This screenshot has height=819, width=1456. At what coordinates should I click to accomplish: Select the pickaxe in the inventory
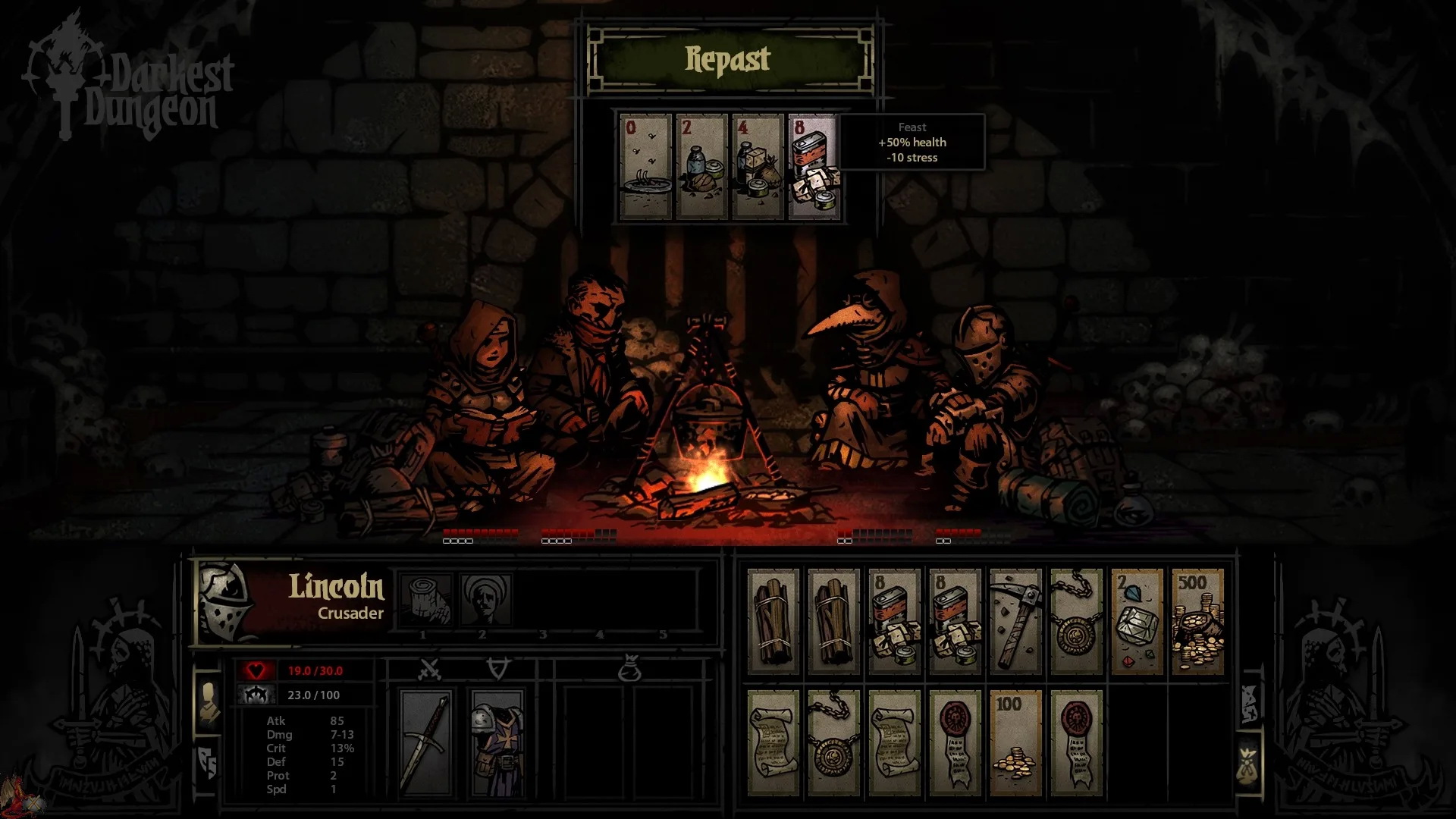(x=1015, y=622)
